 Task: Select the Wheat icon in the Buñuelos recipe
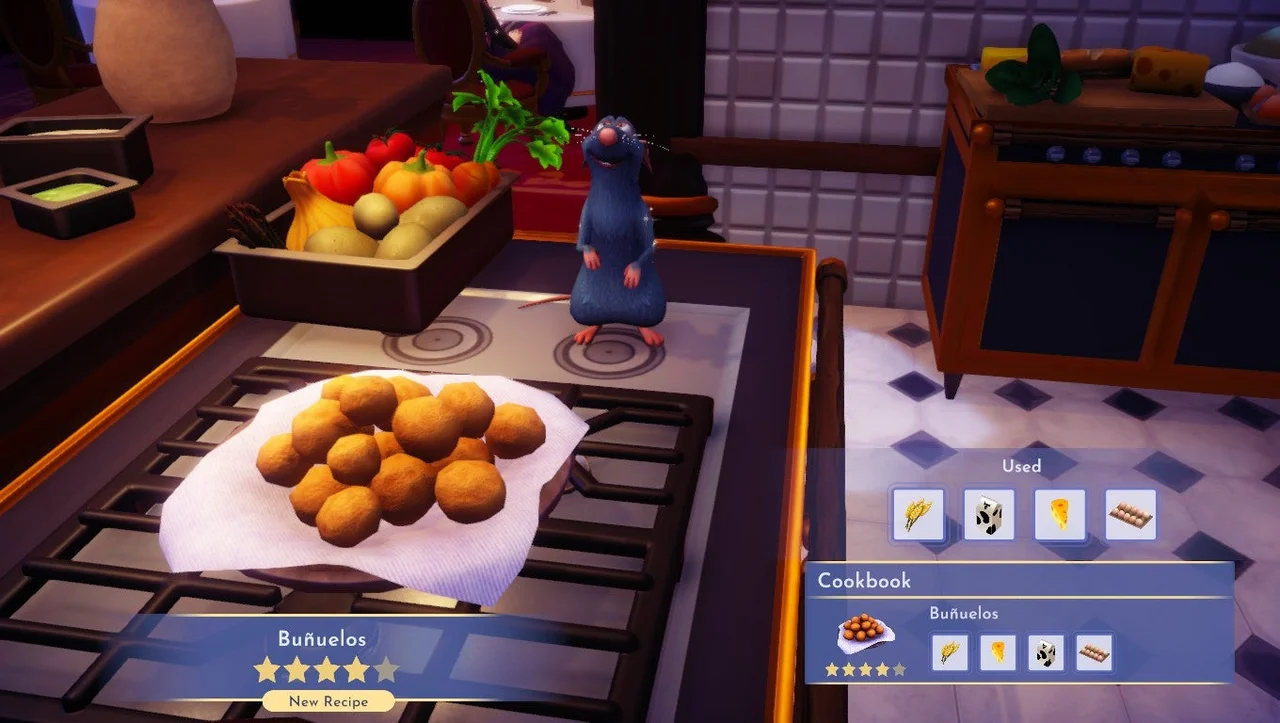pyautogui.click(x=949, y=652)
